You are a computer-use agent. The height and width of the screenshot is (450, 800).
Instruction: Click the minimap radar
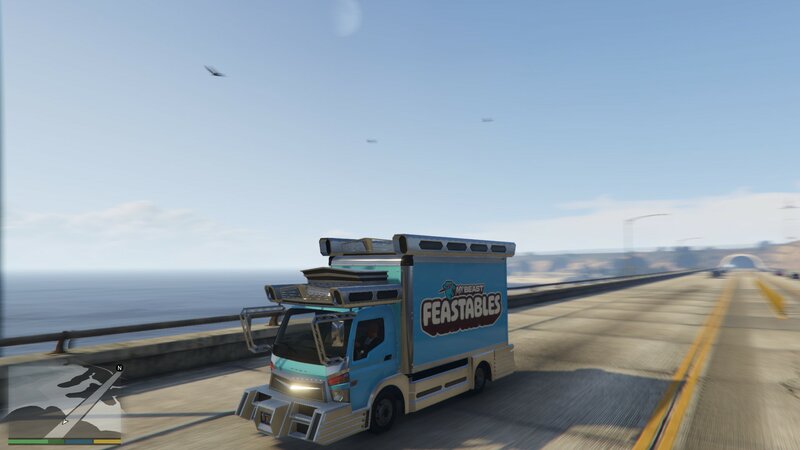[x=64, y=399]
